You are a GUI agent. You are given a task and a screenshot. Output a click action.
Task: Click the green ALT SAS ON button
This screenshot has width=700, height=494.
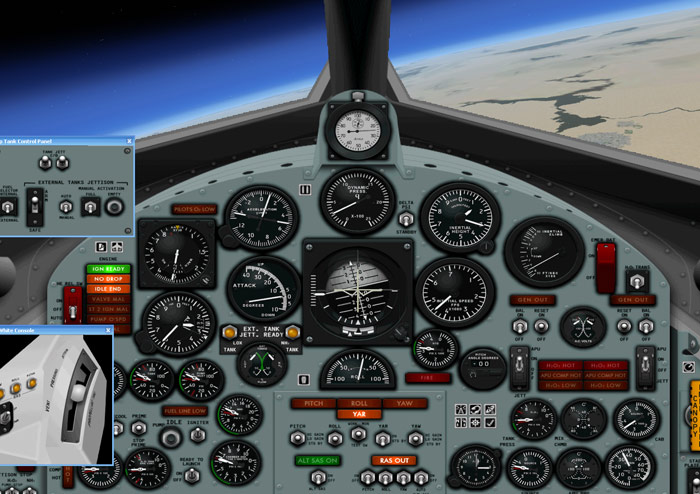(x=317, y=460)
